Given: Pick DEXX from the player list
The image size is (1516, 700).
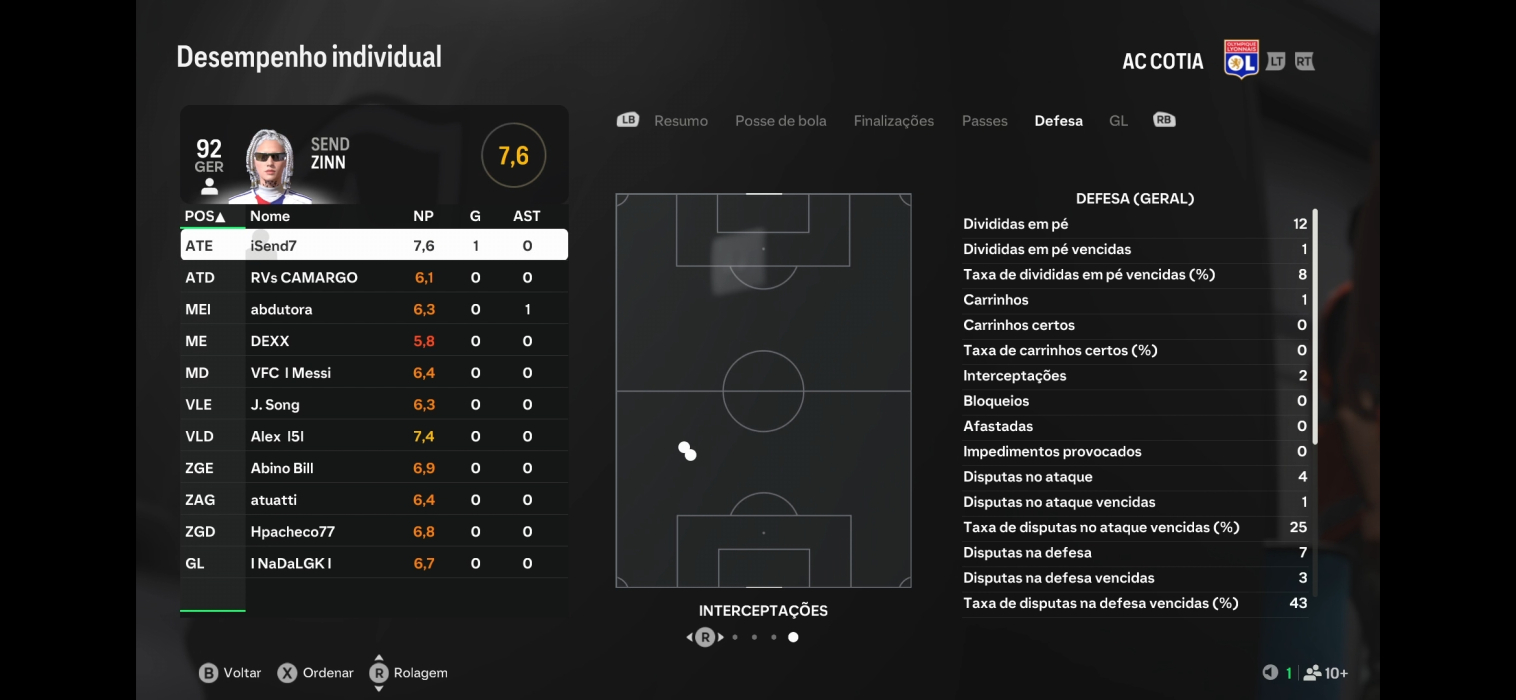Looking at the screenshot, I should point(374,341).
